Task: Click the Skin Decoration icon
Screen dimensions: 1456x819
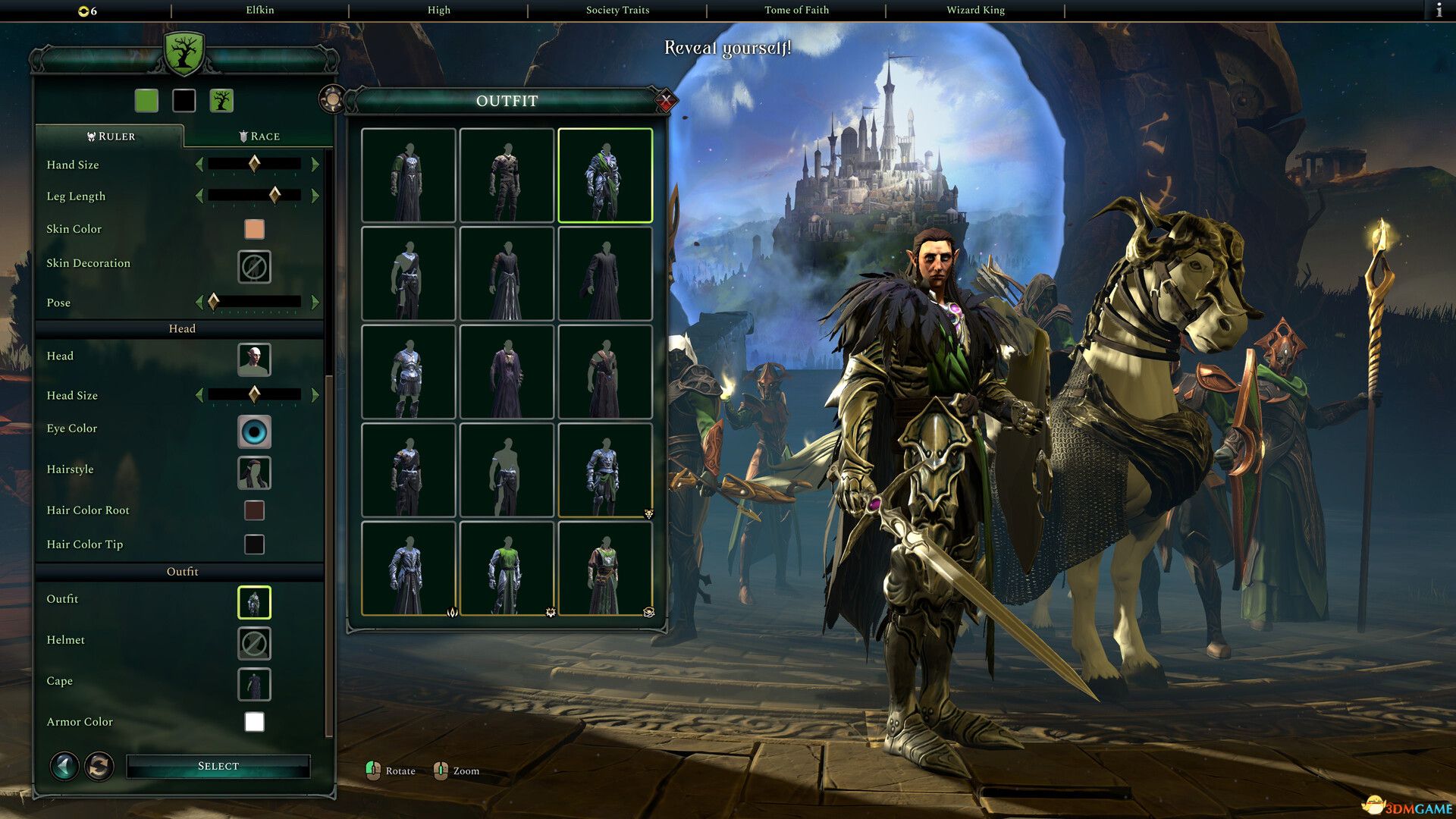Action: click(254, 268)
